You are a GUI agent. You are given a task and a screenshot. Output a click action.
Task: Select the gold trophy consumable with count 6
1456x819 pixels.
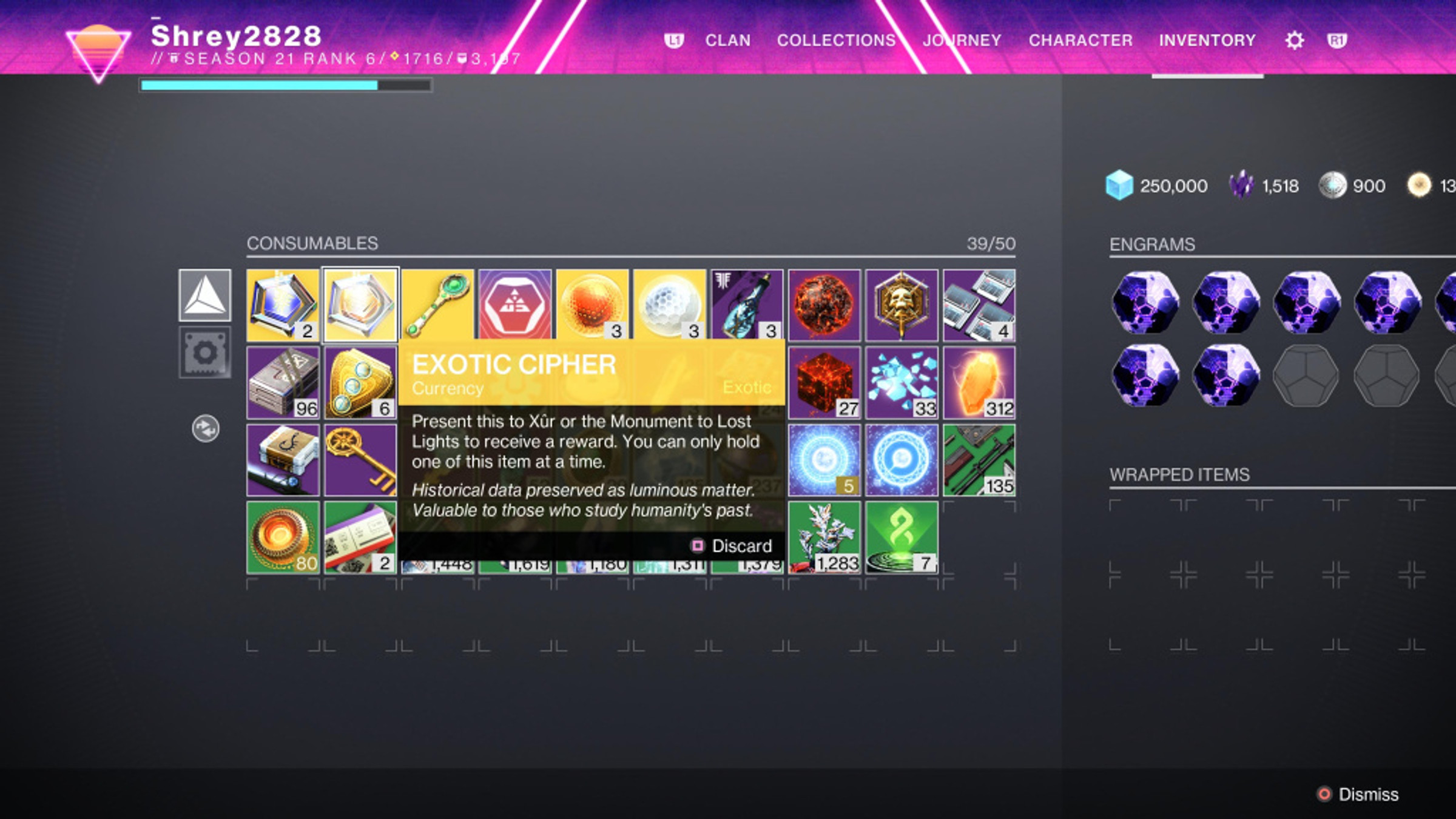tap(360, 381)
